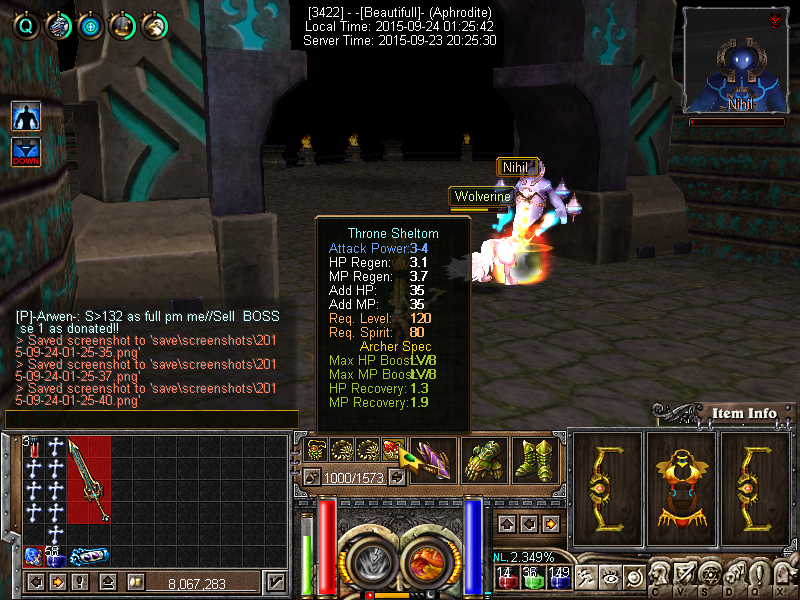Select the equipped green gauntlets slot
This screenshot has height=600, width=800.
484,461
